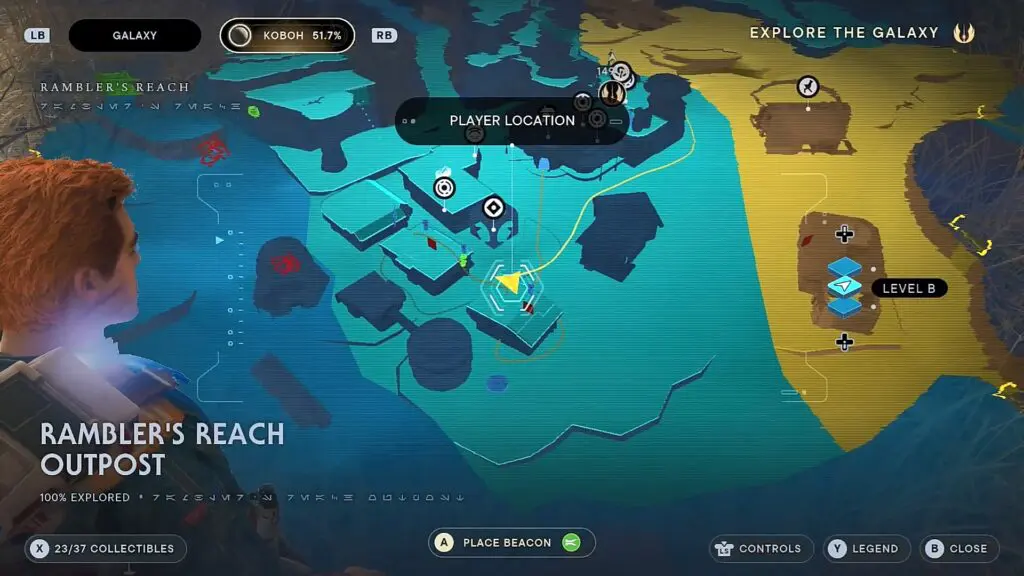Click the concentric-circle map marker
This screenshot has height=576, width=1024.
(x=445, y=187)
